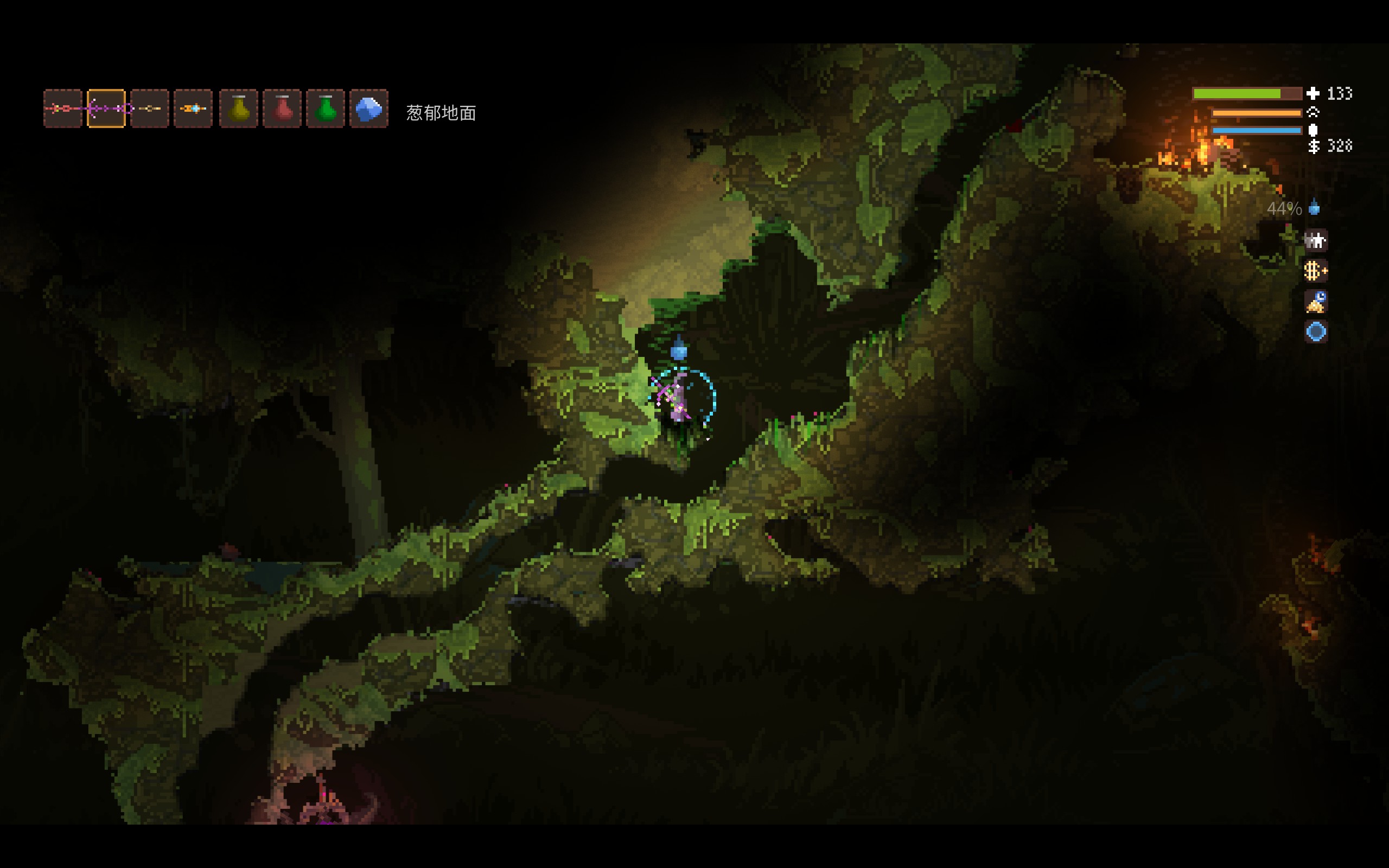Viewport: 1389px width, 868px height.
Task: Choose the blue crystal item slot
Action: [x=369, y=108]
